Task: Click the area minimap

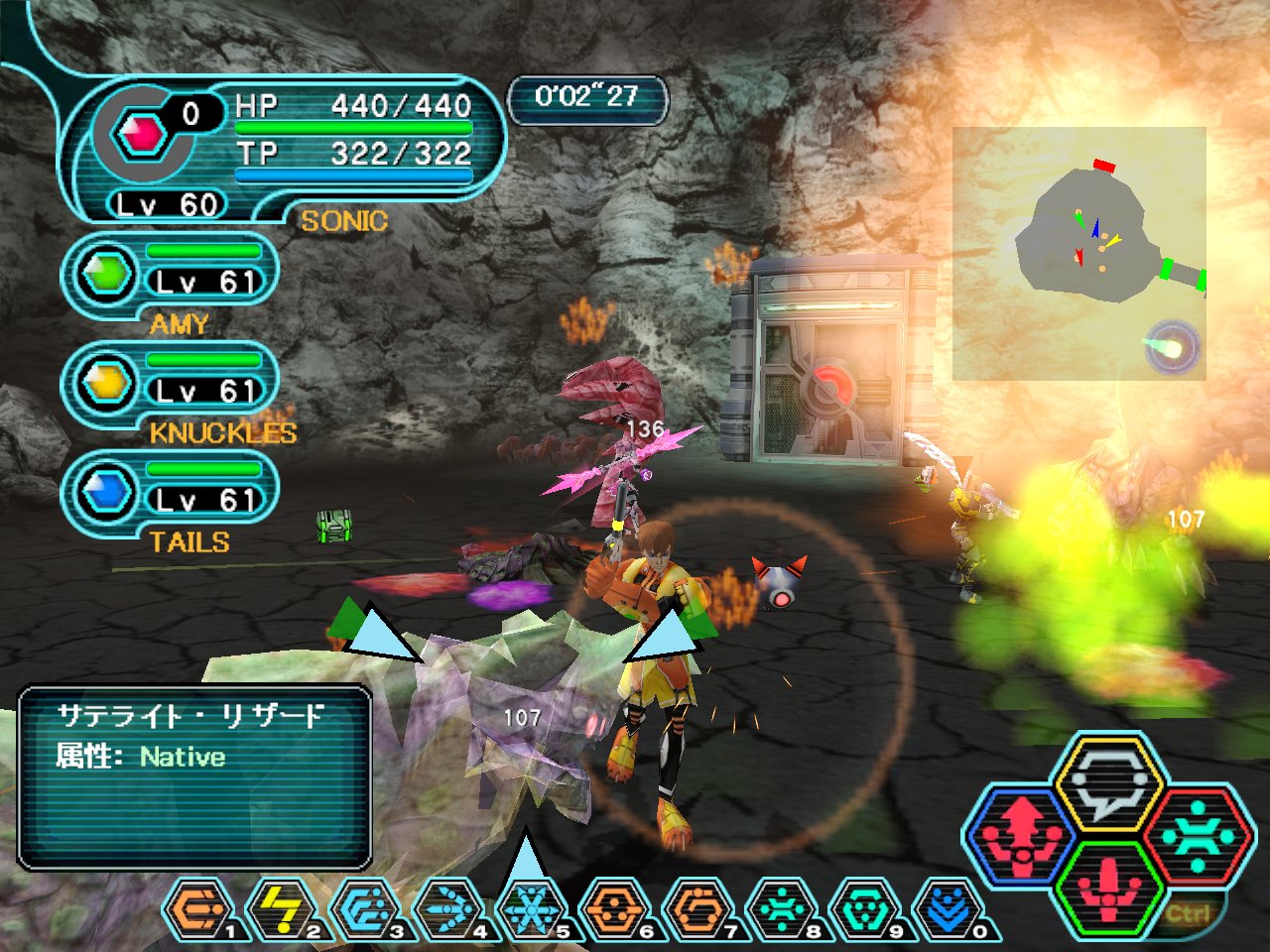Action: 1079,253
